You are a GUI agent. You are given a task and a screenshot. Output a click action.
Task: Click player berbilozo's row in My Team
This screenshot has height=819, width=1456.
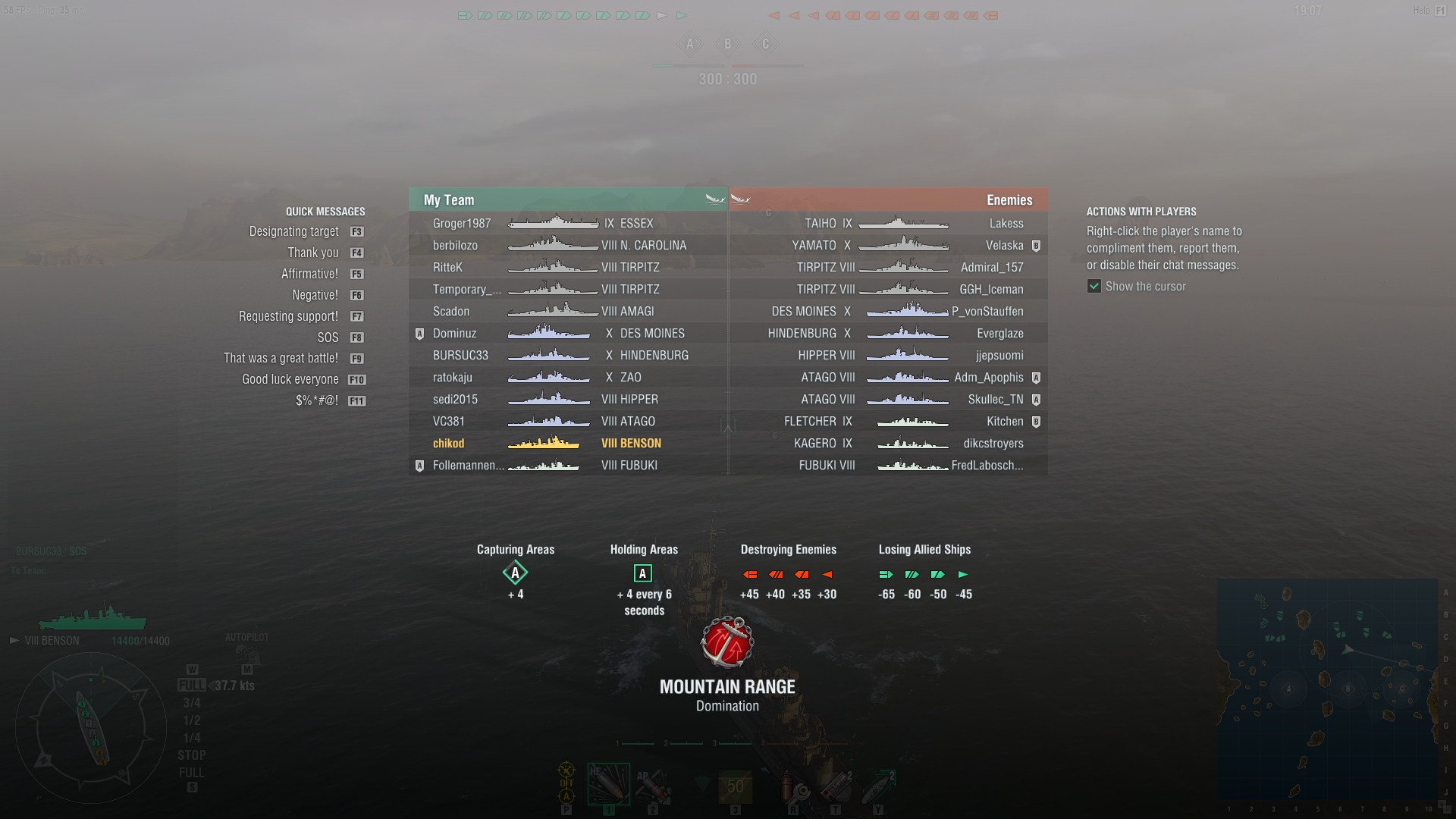click(455, 246)
